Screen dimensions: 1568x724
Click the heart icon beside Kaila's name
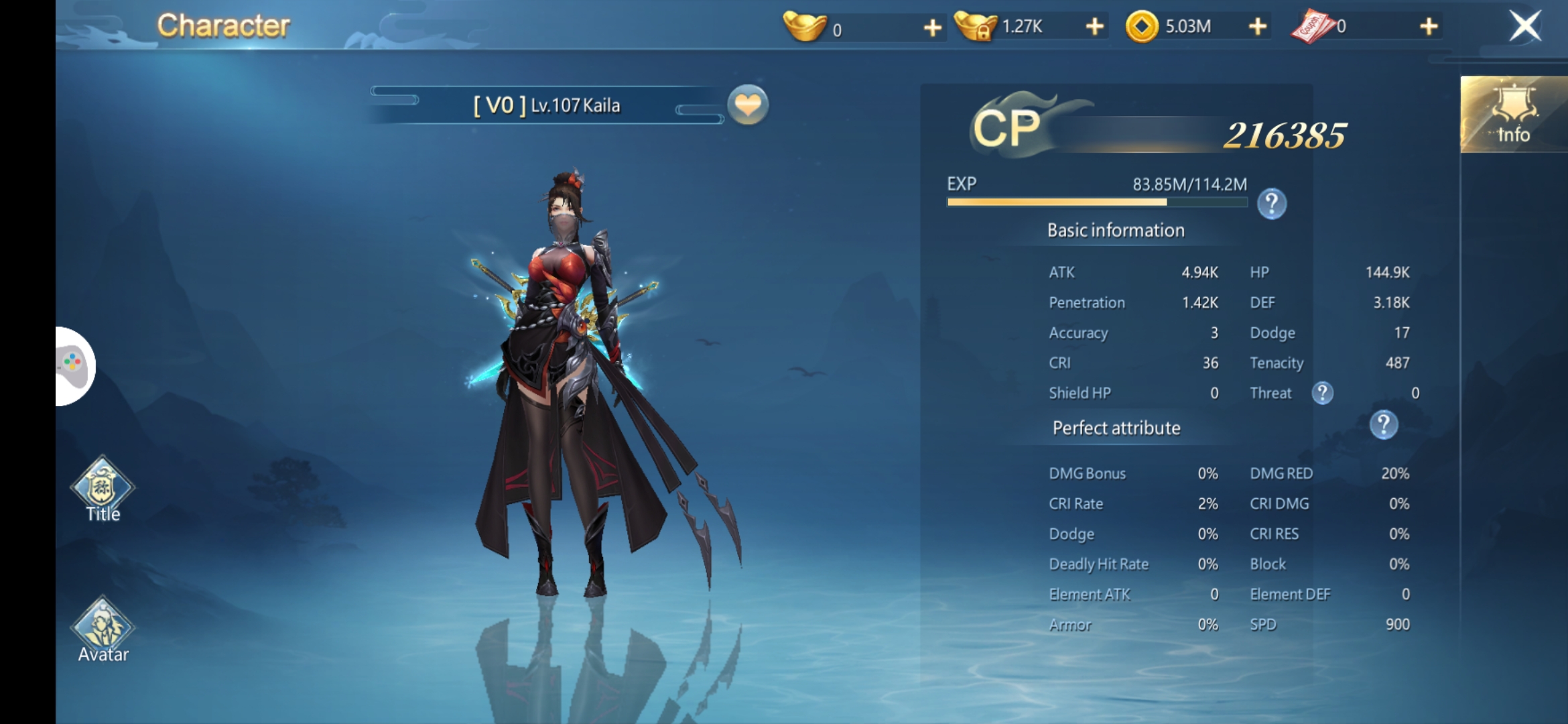pyautogui.click(x=748, y=105)
